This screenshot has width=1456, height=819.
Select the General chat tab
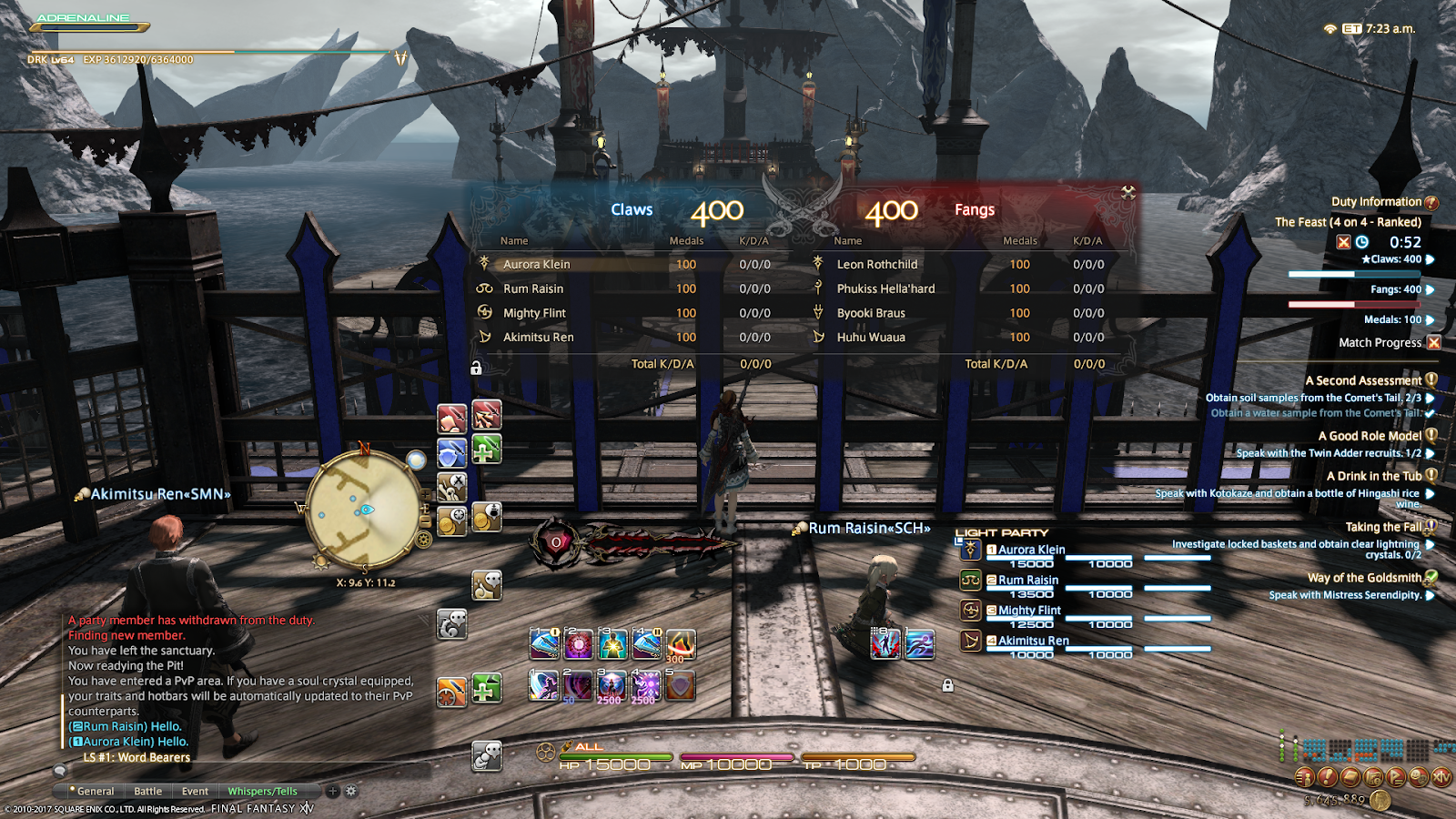(95, 792)
